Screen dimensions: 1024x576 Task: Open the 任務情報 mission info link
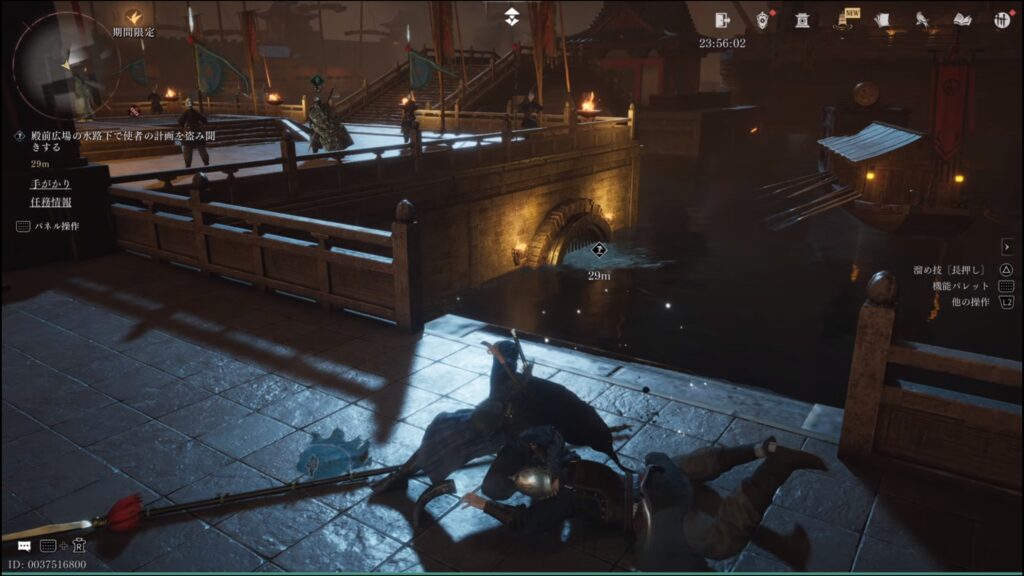point(50,203)
